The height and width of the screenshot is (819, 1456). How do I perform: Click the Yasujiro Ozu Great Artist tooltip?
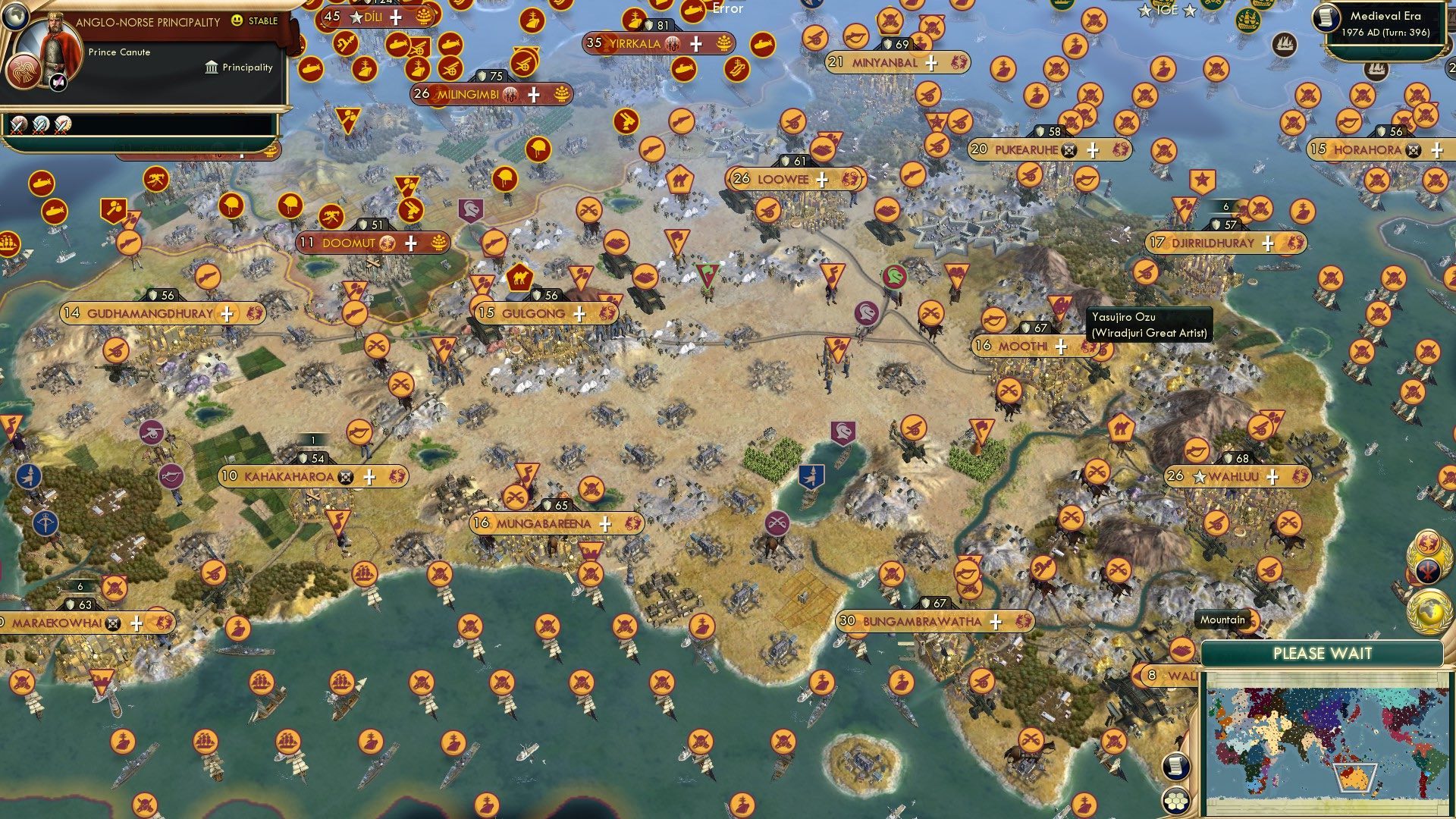[x=1150, y=324]
